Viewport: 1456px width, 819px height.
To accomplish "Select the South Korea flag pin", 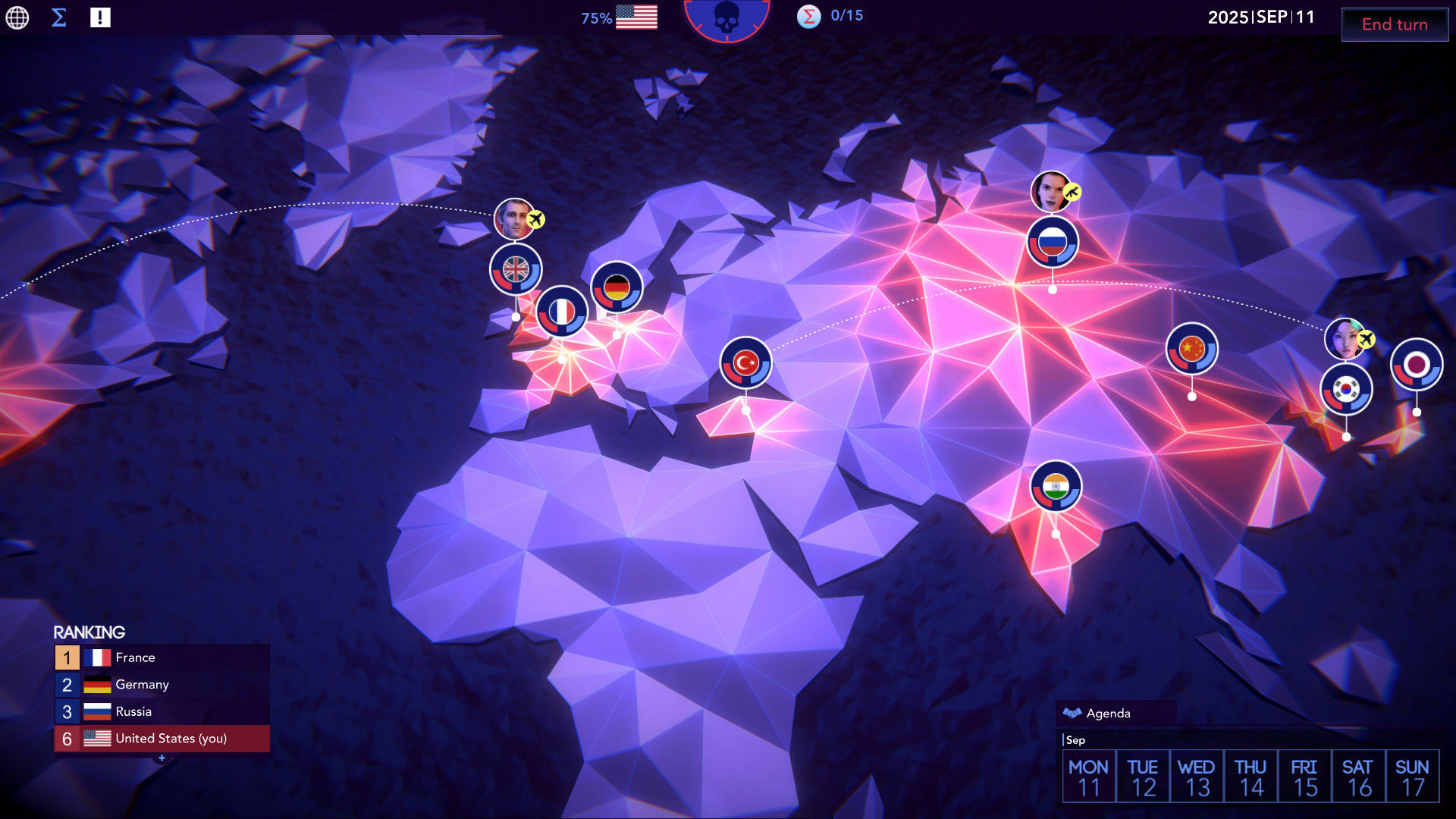I will point(1348,388).
